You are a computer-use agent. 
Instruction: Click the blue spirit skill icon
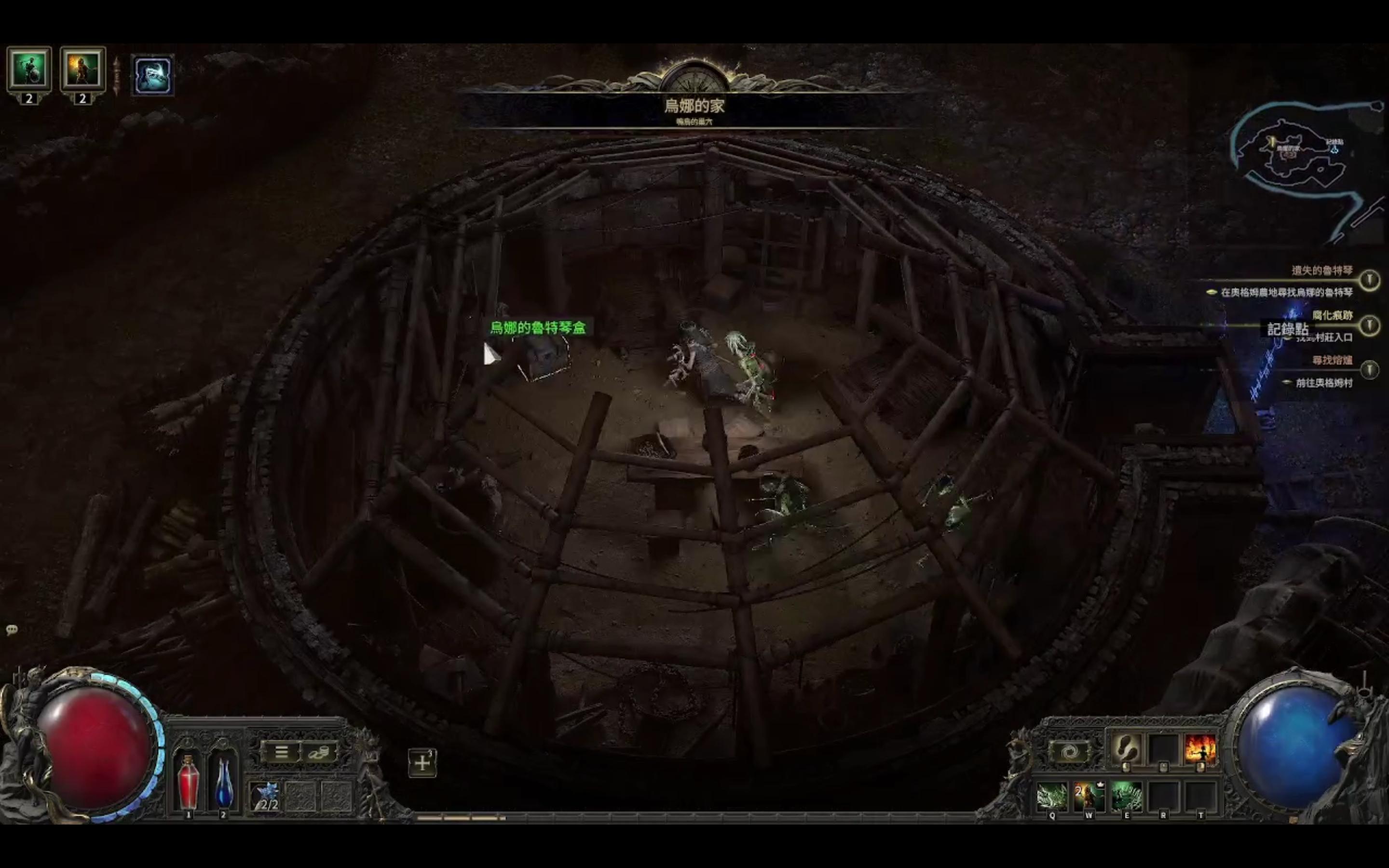point(153,75)
